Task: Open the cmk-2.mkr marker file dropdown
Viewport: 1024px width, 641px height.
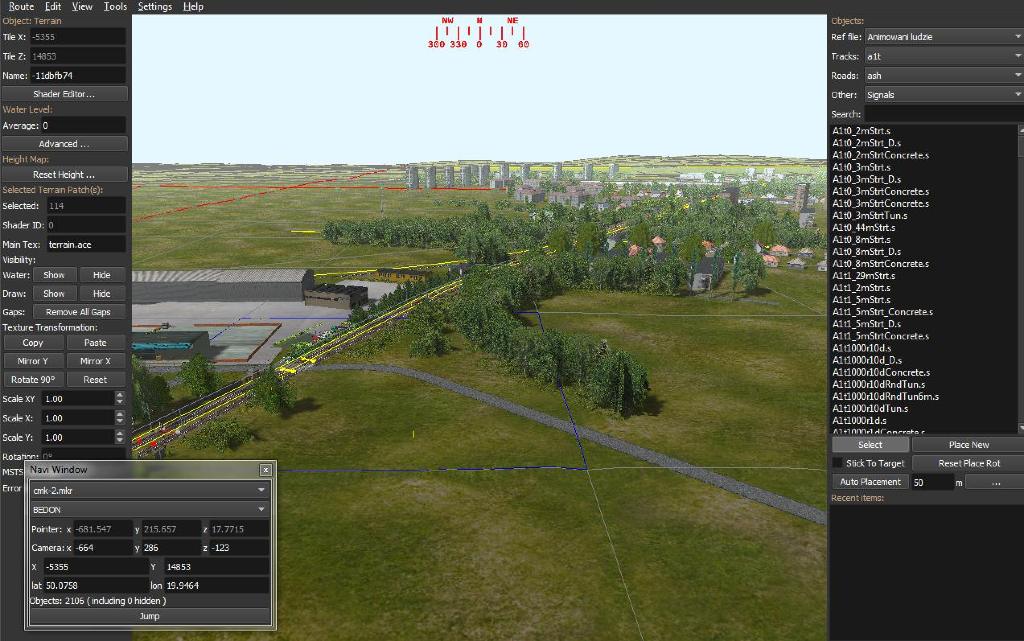Action: coord(150,490)
